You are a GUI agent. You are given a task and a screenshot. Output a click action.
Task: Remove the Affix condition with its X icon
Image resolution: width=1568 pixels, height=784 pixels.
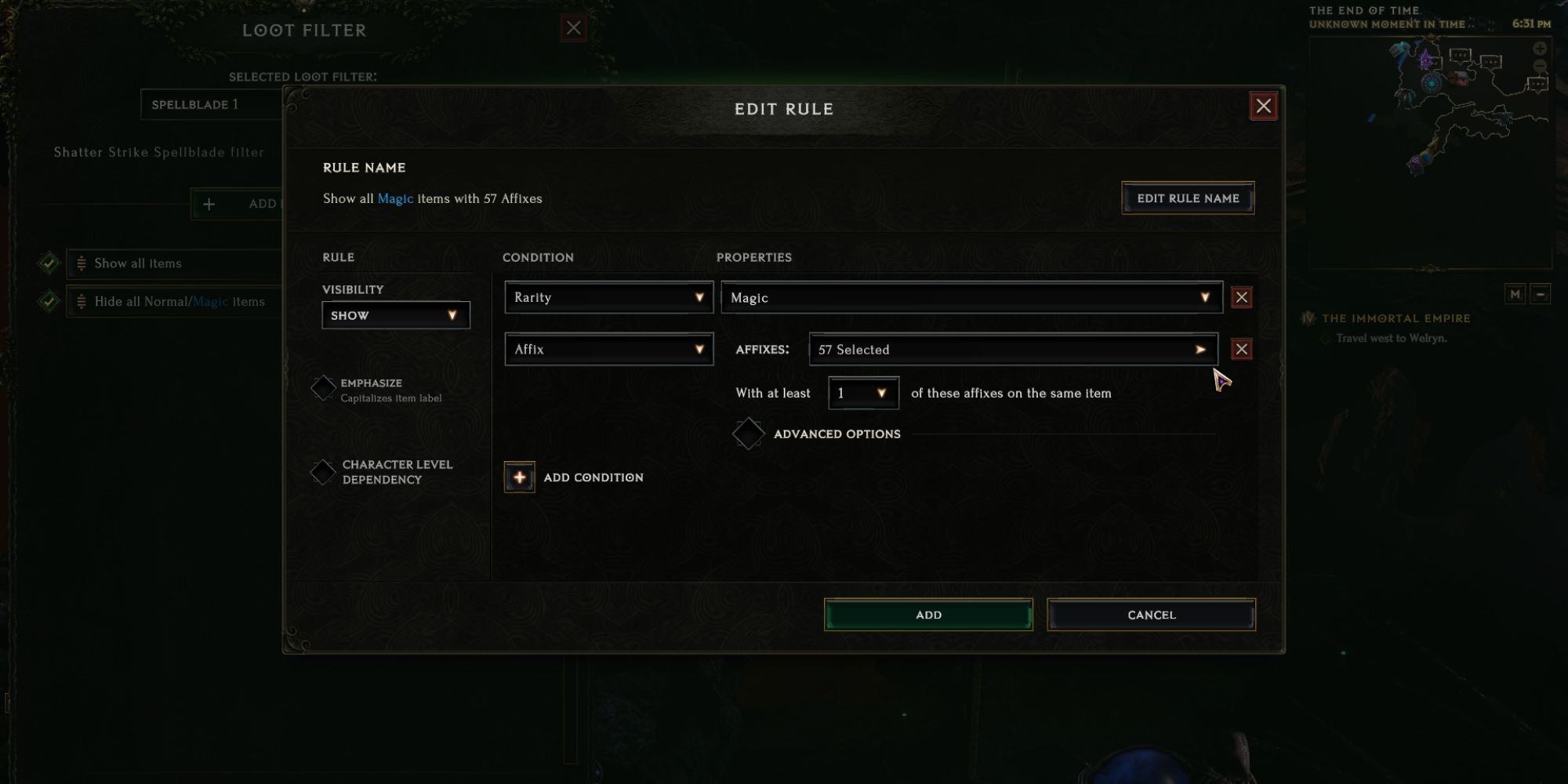coord(1241,349)
